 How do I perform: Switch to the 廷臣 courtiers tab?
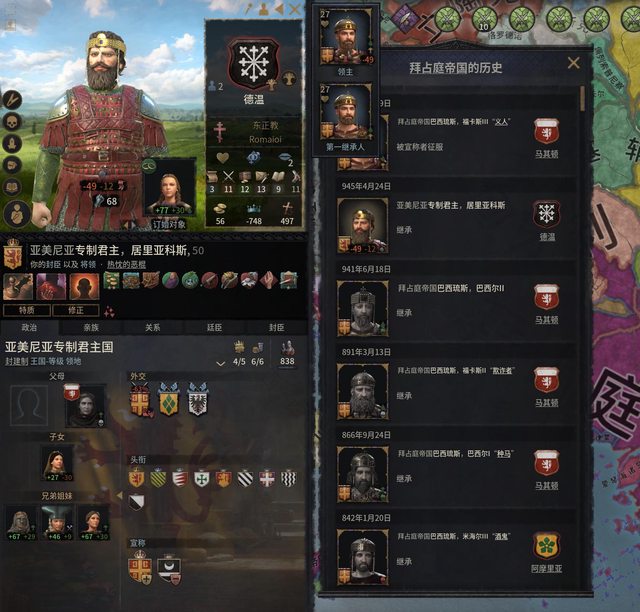pos(214,326)
